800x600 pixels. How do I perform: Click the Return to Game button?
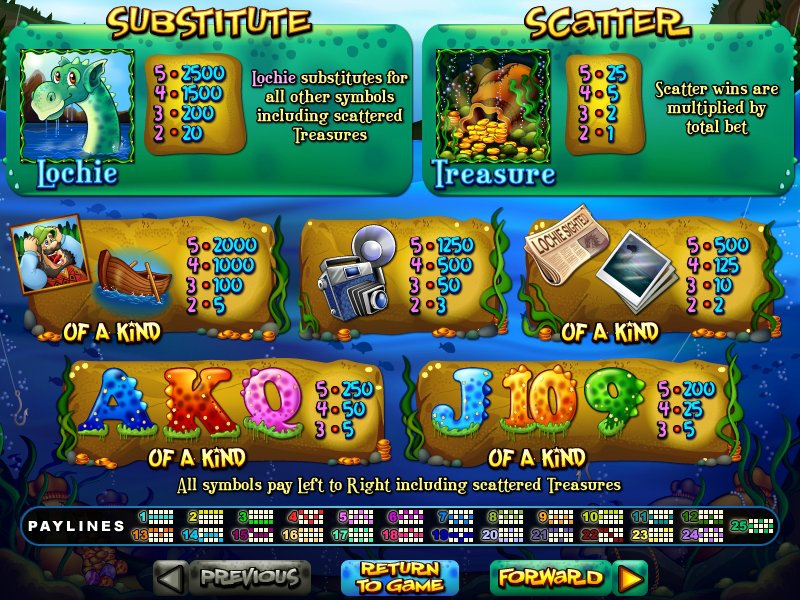pos(399,578)
